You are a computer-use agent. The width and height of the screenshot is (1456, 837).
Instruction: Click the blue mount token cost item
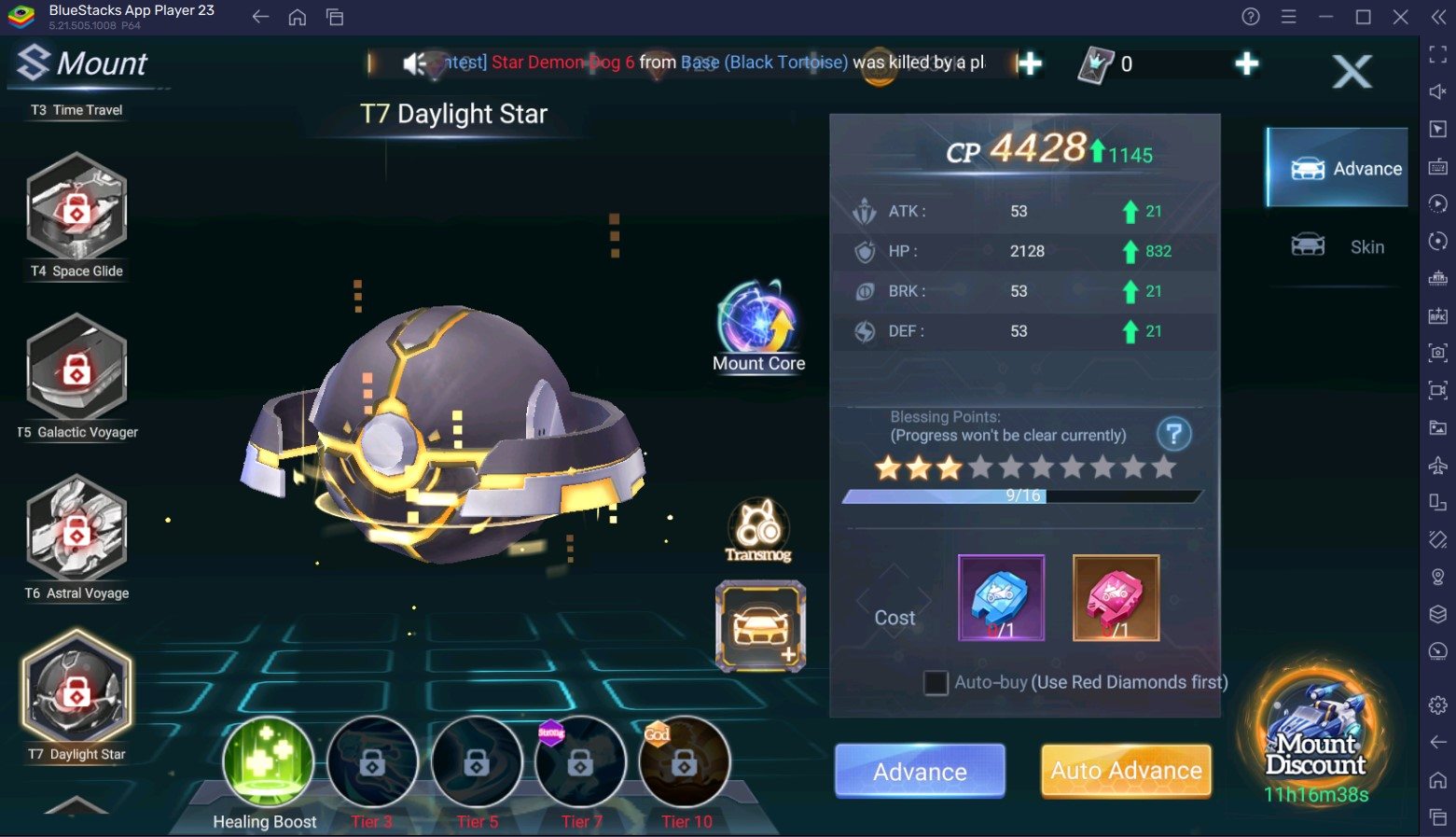point(1001,598)
